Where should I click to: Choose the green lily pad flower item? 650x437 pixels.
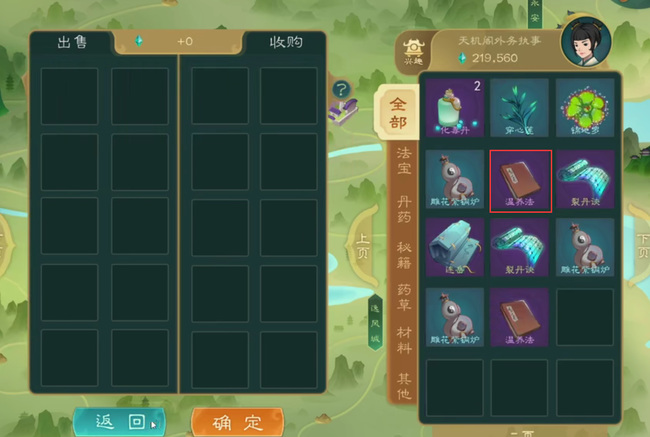[x=585, y=108]
